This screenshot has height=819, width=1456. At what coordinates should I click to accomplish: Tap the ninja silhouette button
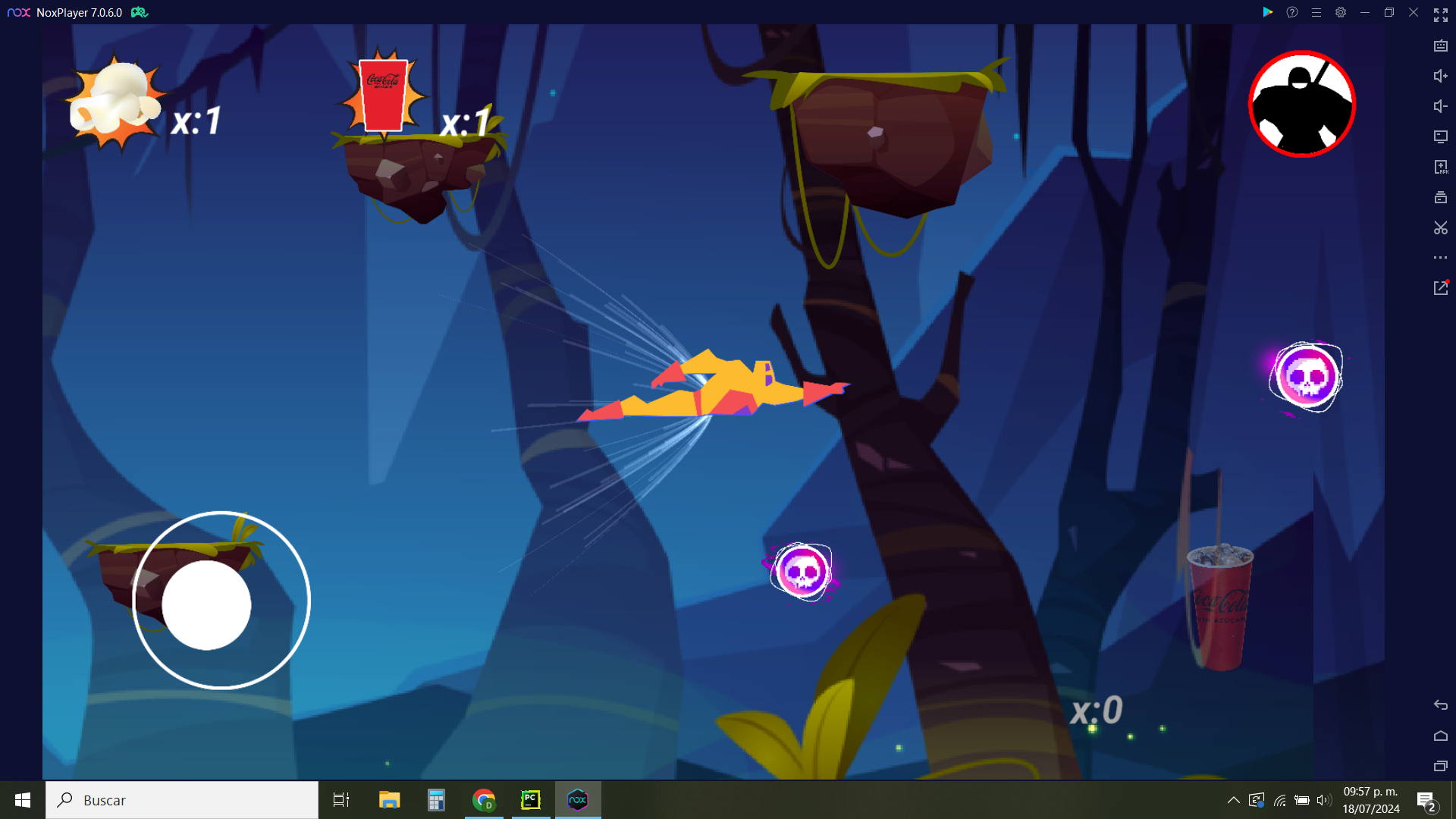coord(1302,104)
